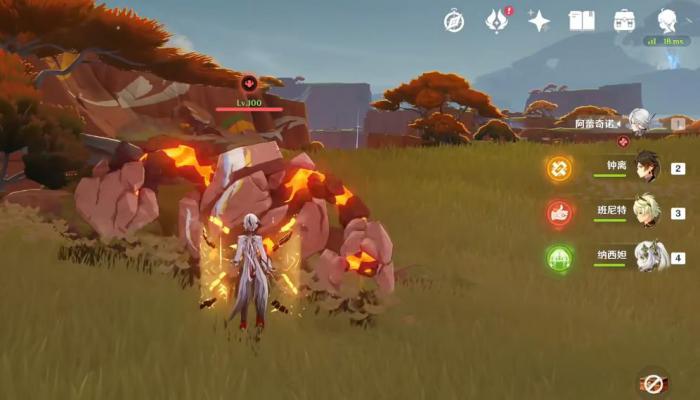
Task: Click the disabled gadget icon with prohibition sign
Action: (x=652, y=383)
